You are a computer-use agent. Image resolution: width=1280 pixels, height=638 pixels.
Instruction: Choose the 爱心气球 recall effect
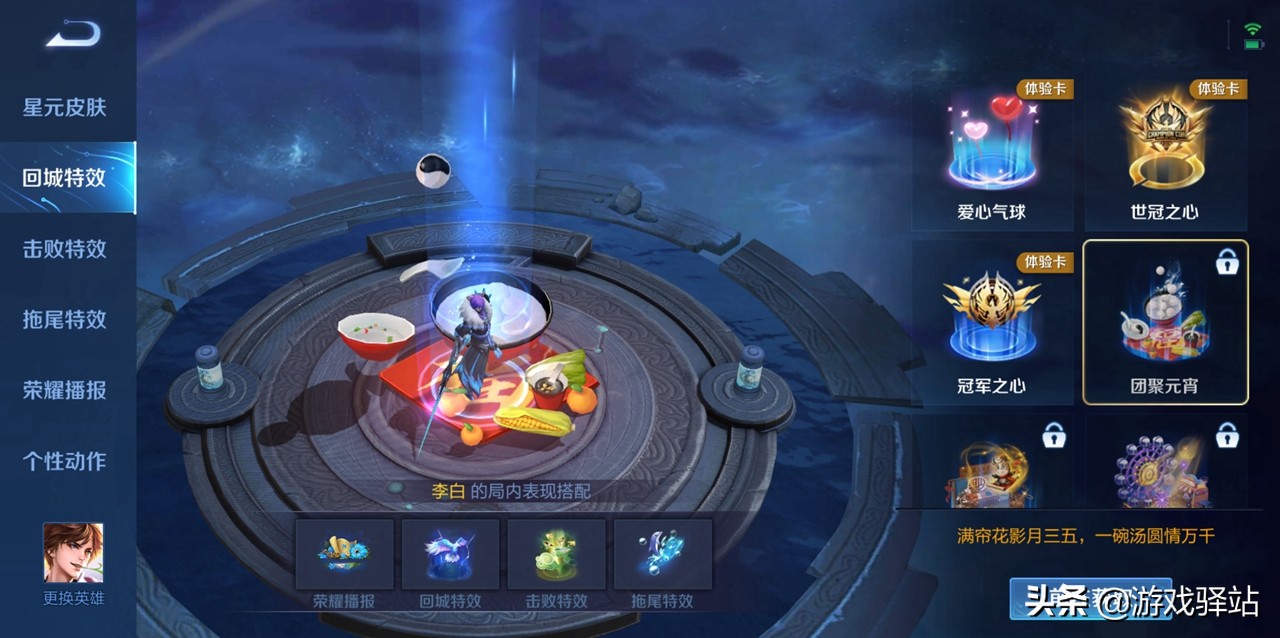991,153
